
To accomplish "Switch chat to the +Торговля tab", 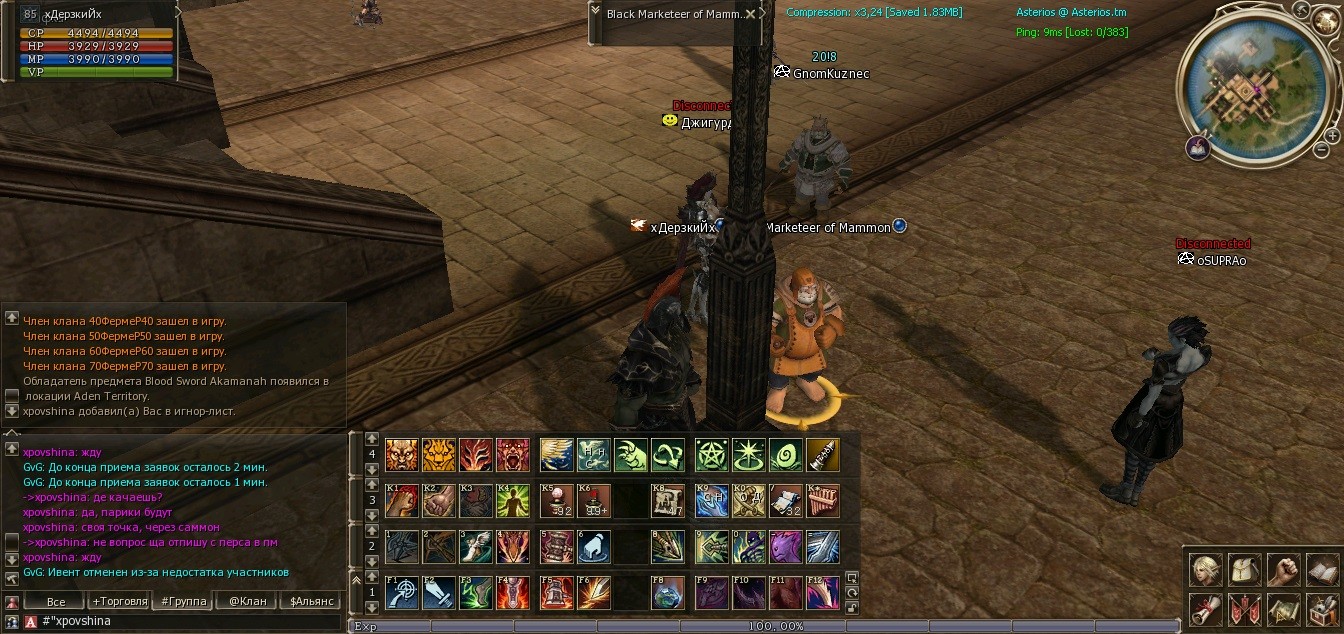I will 119,601.
